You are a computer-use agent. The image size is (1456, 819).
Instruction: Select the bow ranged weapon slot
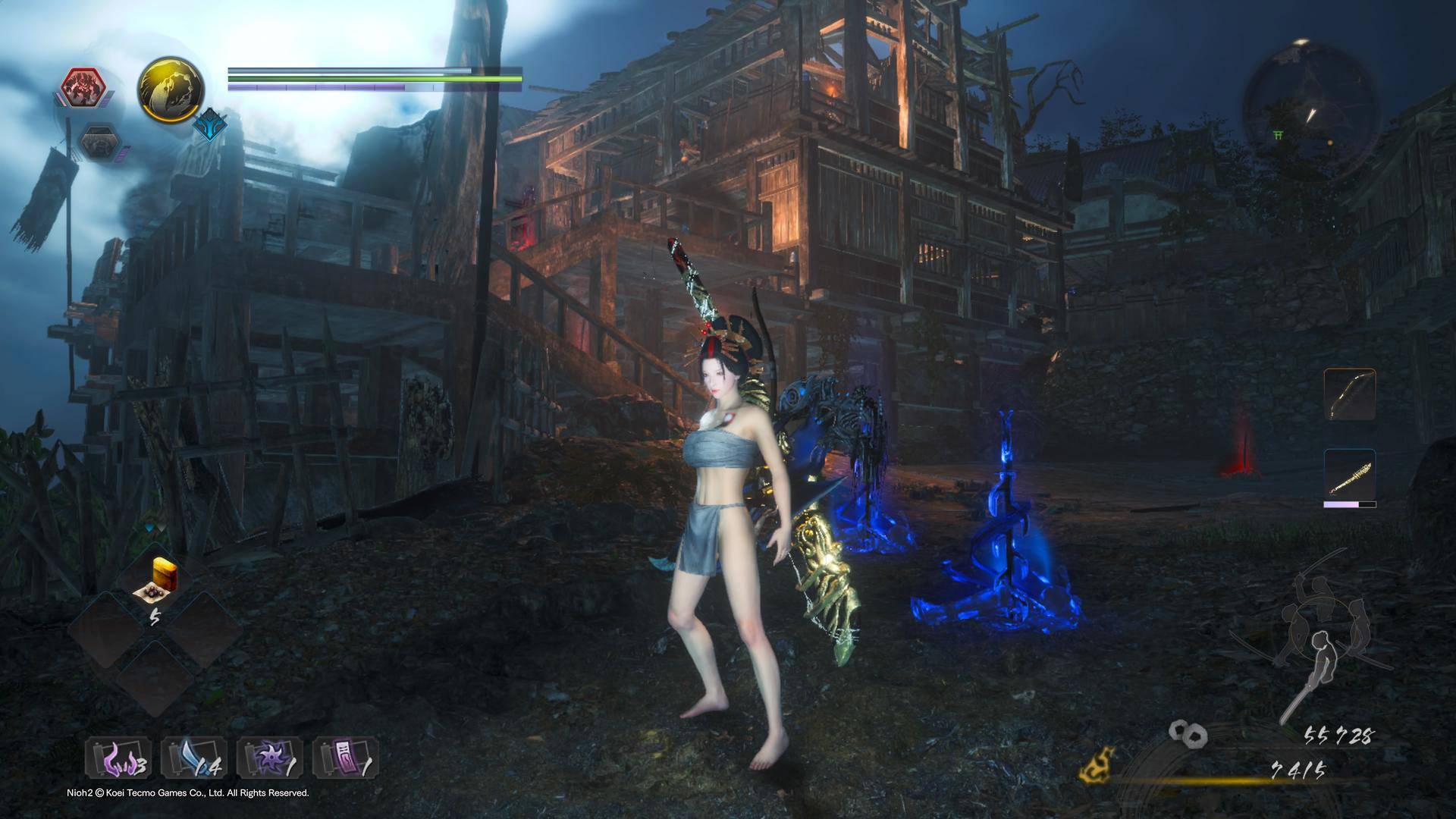coord(1350,394)
